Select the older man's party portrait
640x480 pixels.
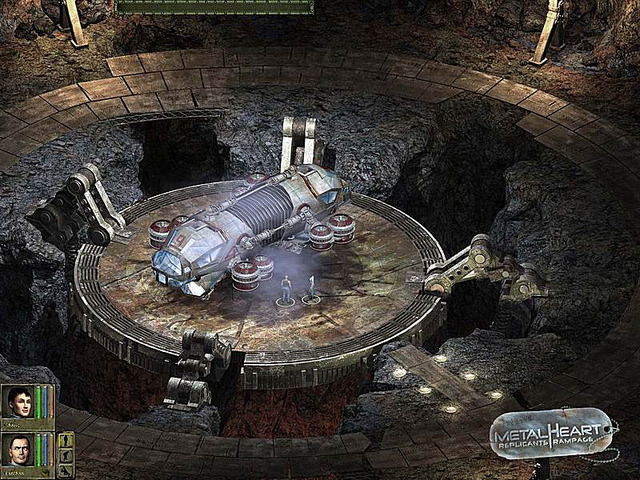[19, 450]
